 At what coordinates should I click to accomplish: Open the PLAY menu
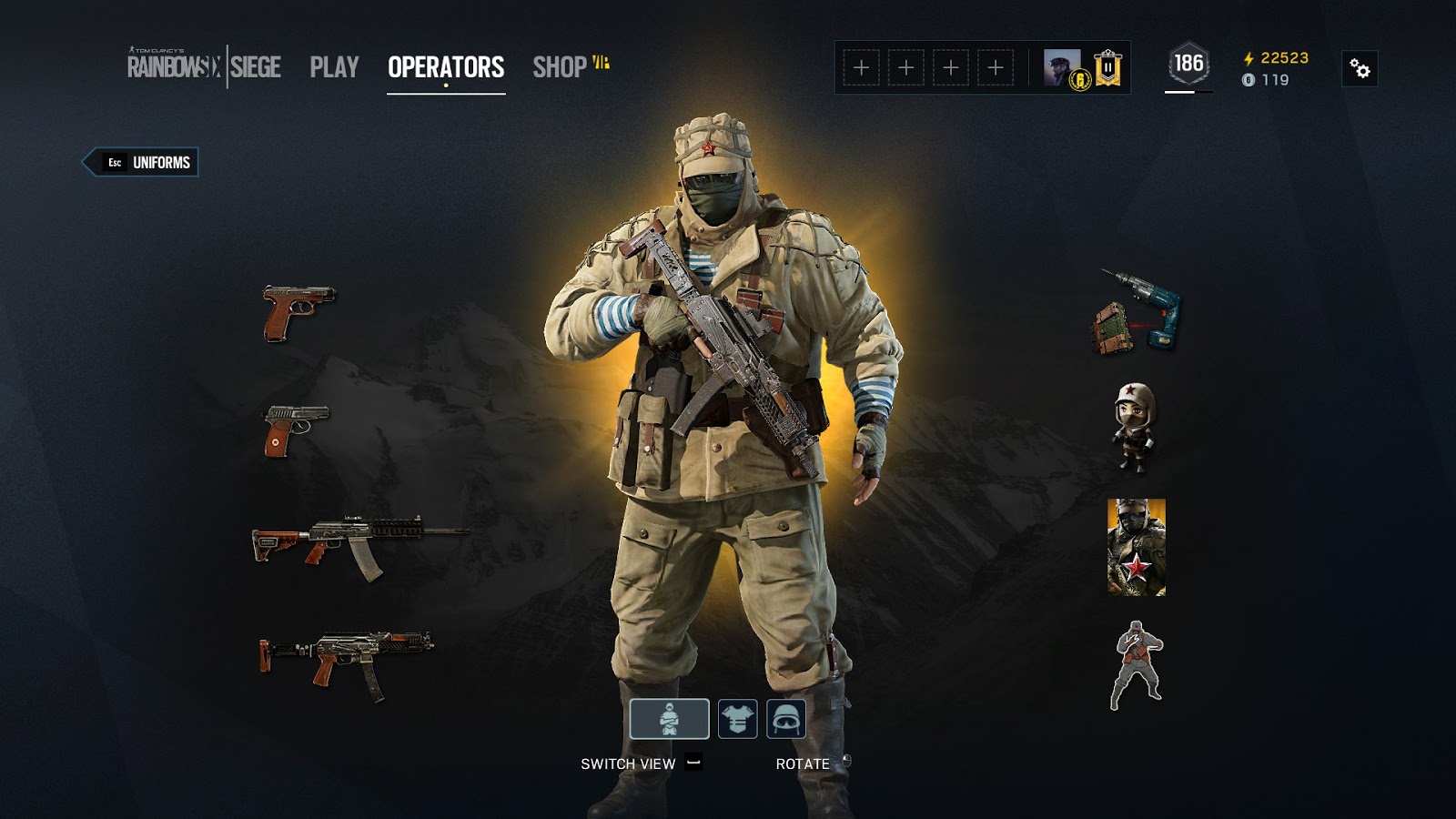[x=333, y=65]
